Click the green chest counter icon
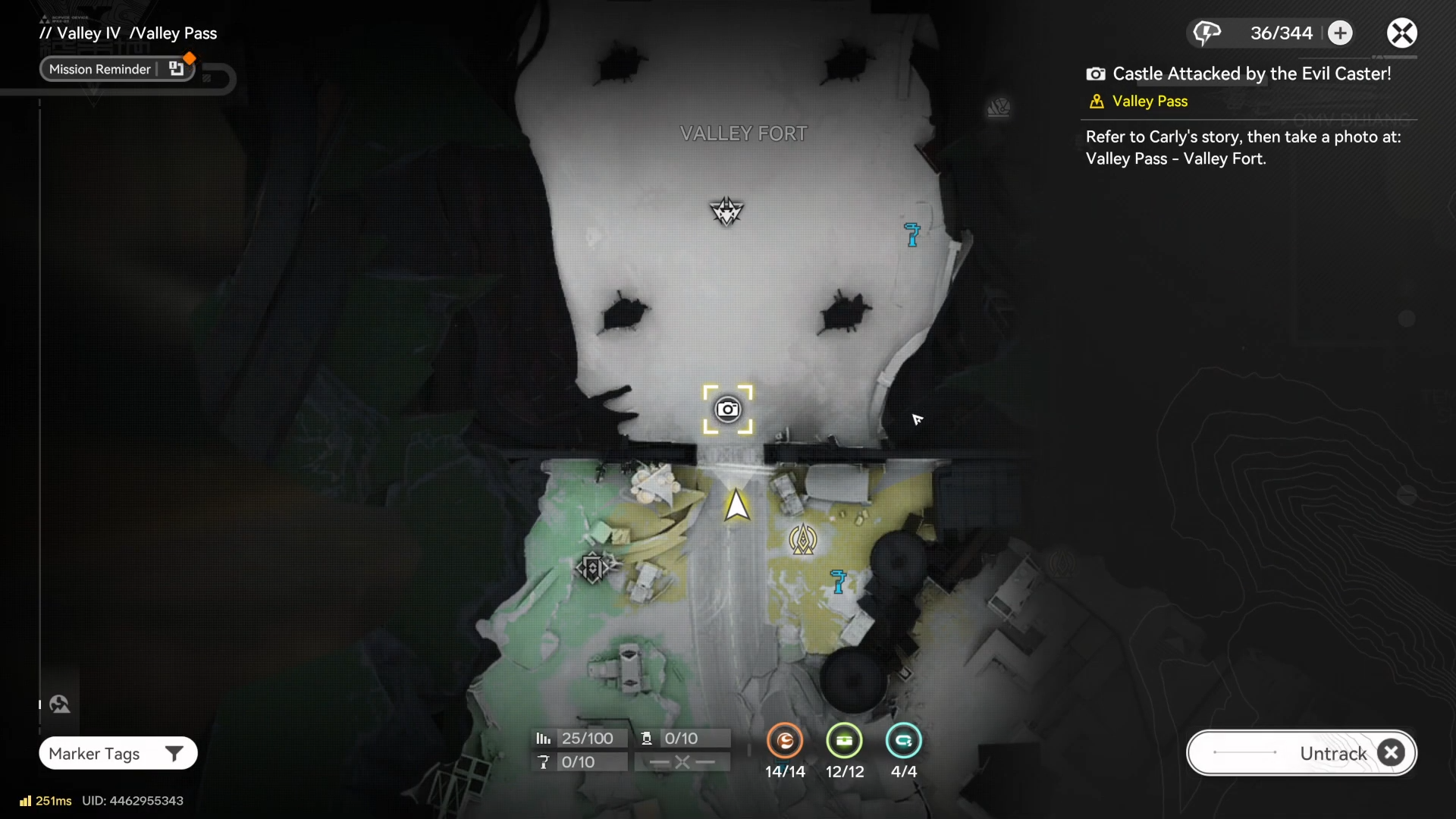The width and height of the screenshot is (1456, 819). click(x=844, y=741)
